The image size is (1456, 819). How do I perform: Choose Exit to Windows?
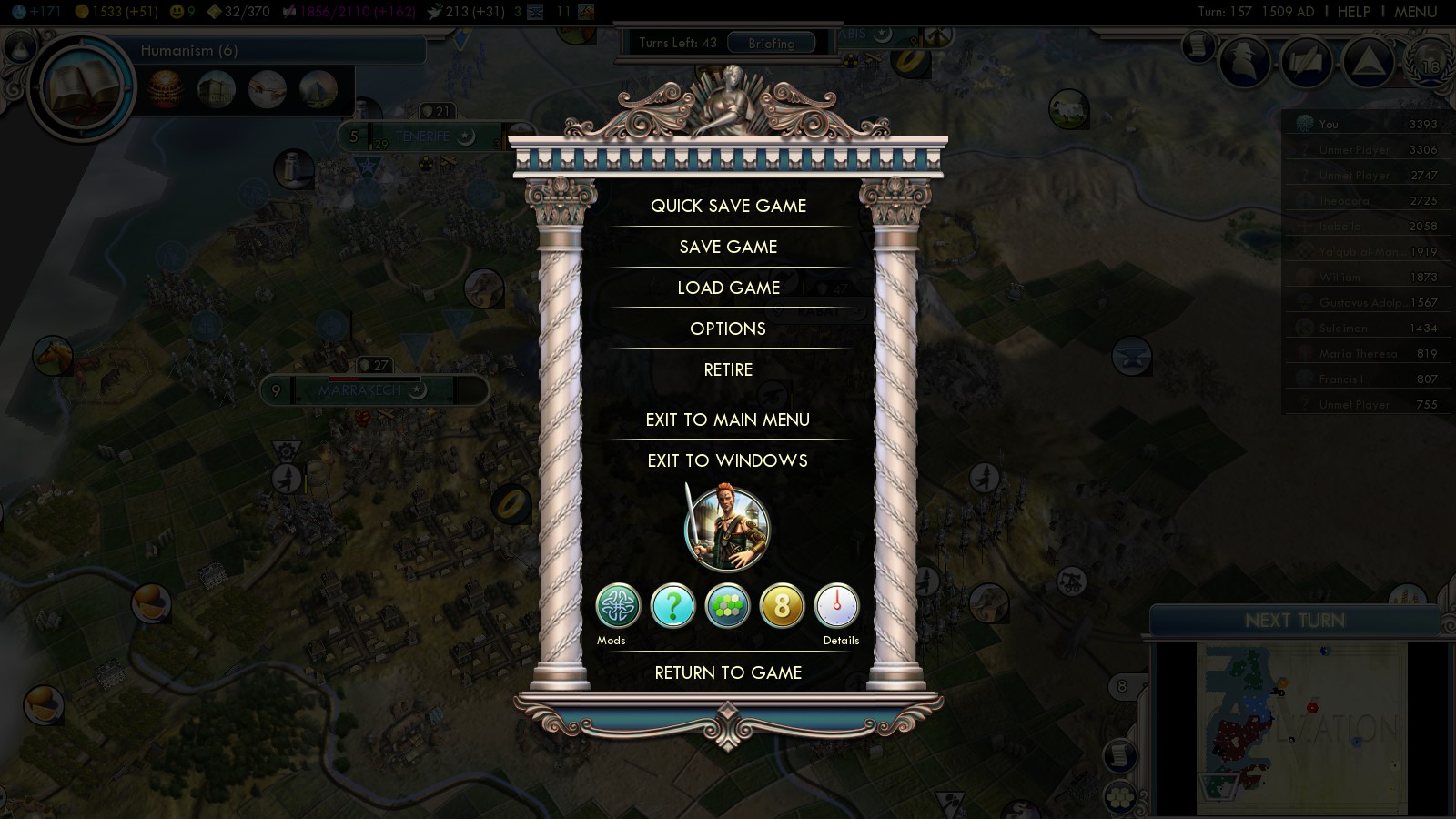click(728, 460)
